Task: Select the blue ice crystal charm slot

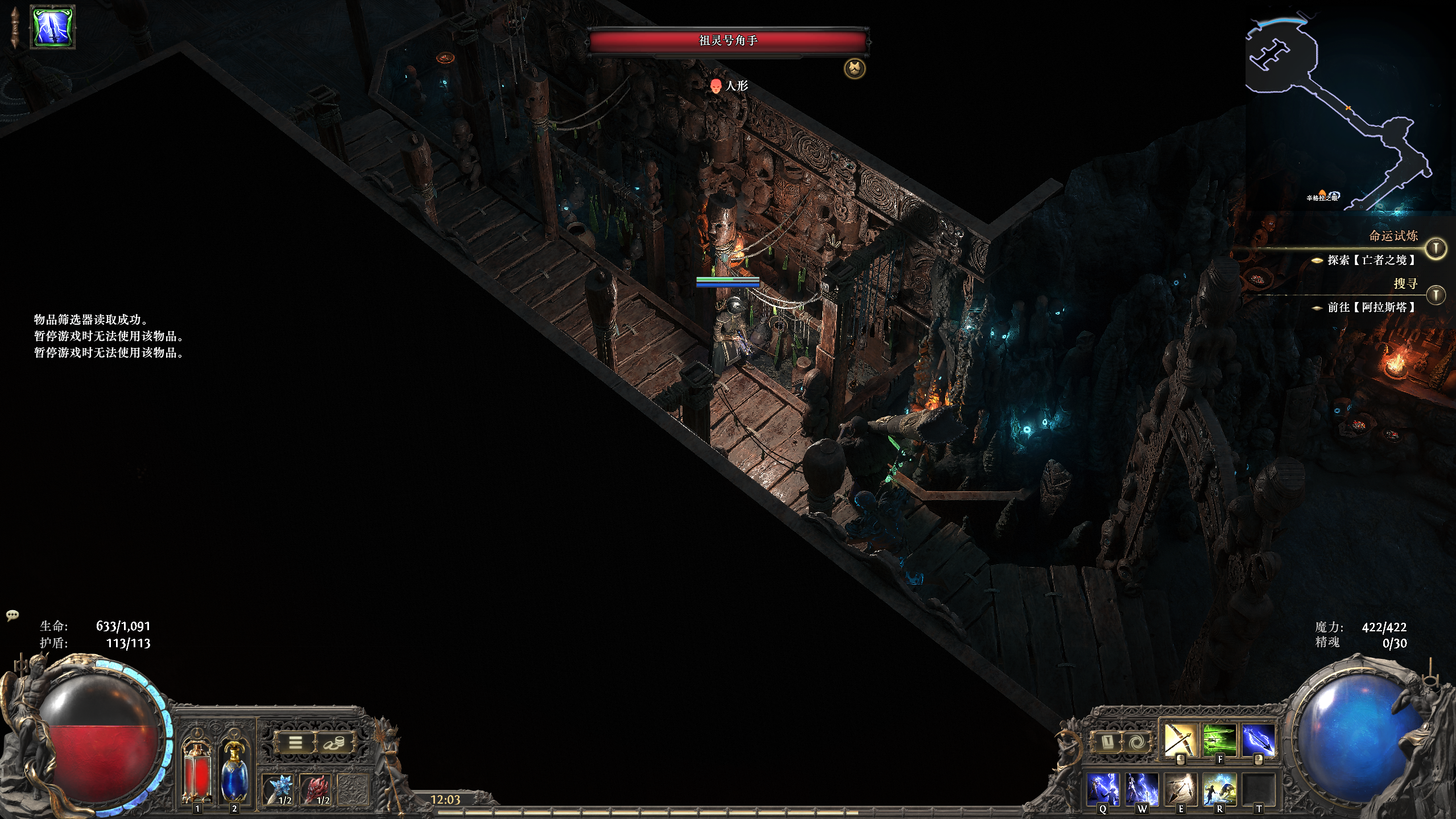Action: [x=279, y=789]
